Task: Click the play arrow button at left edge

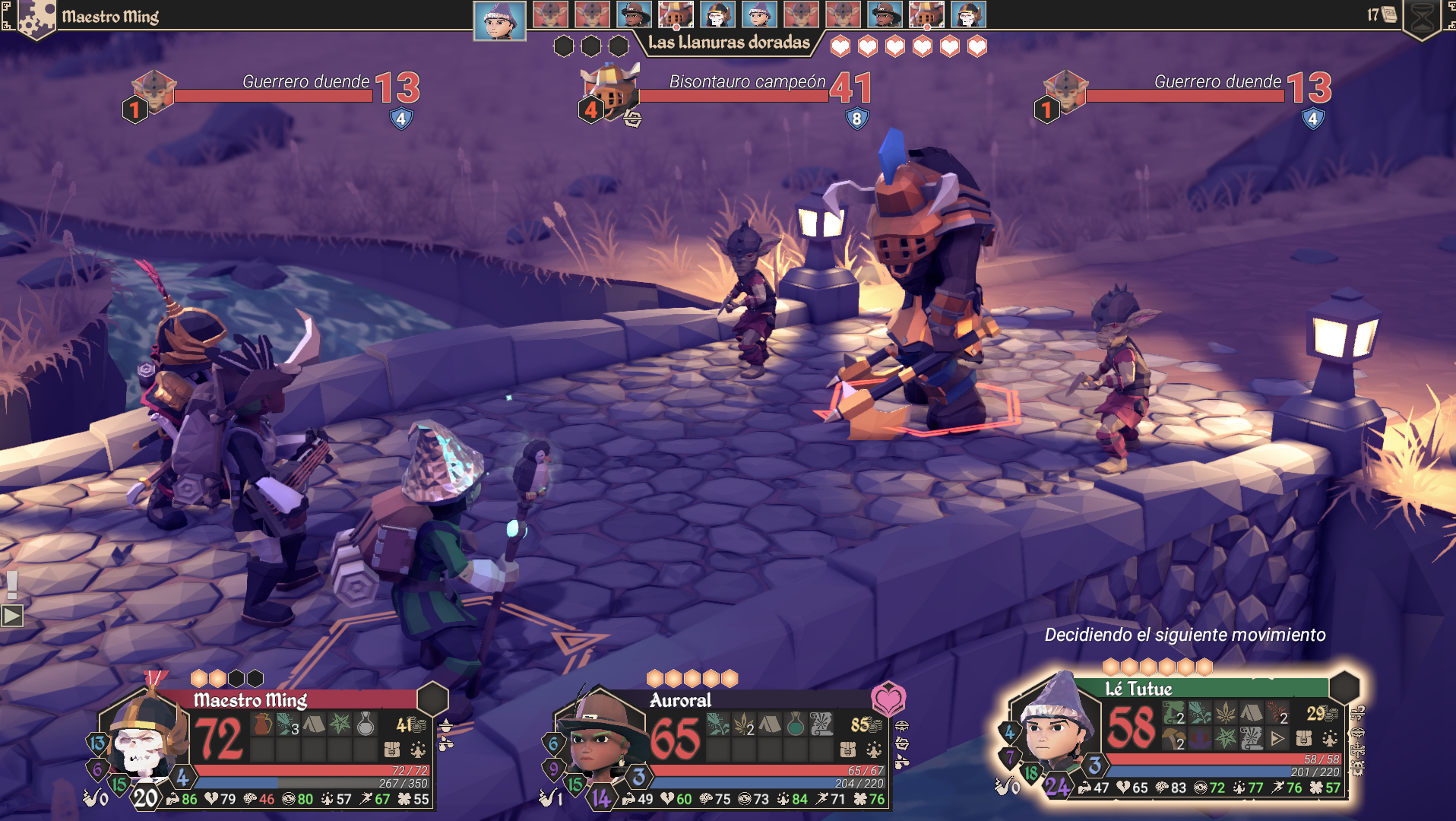Action: click(x=12, y=615)
